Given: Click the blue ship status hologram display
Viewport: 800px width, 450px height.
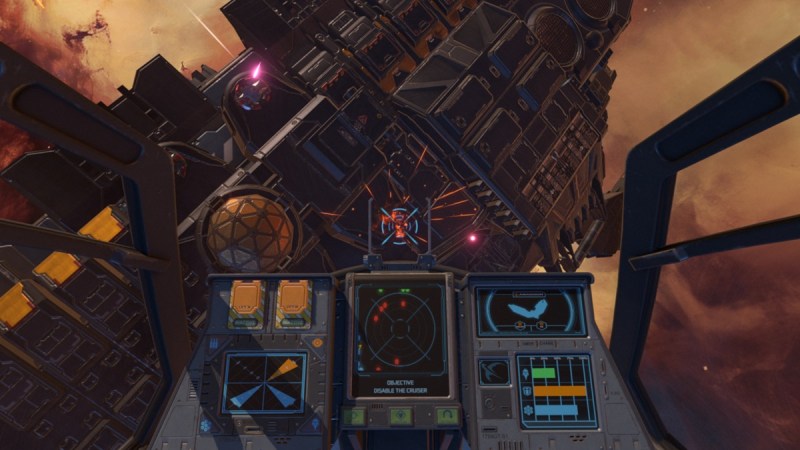Looking at the screenshot, I should click(x=530, y=311).
